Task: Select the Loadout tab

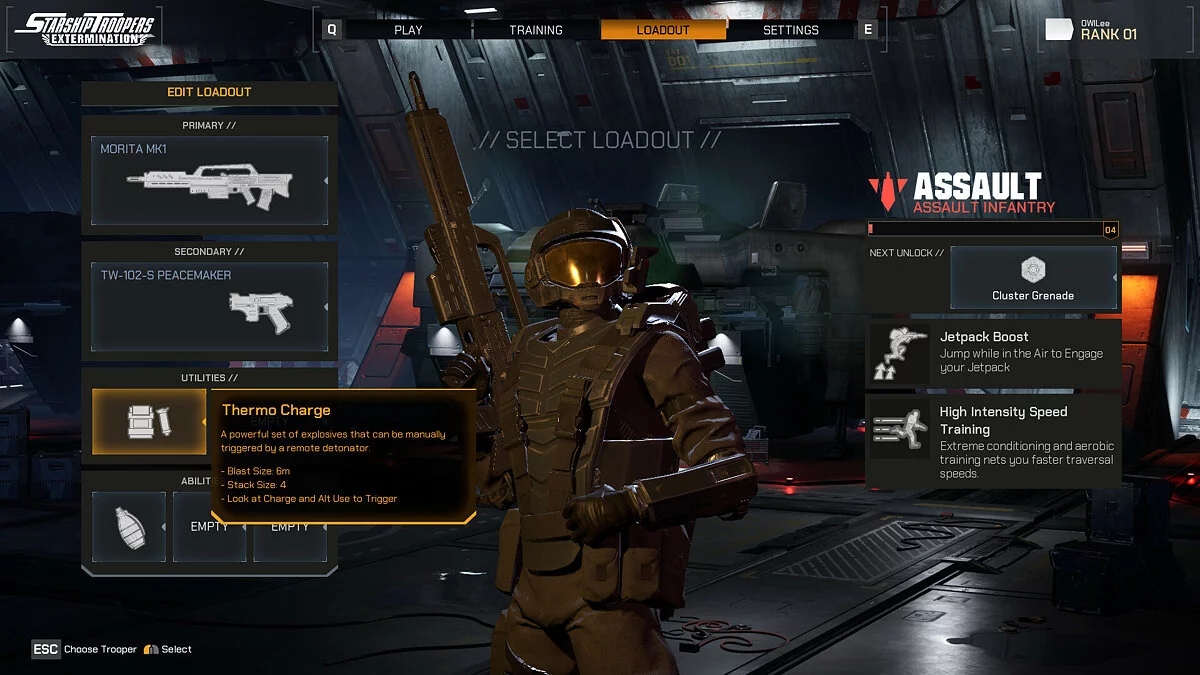Action: click(663, 30)
